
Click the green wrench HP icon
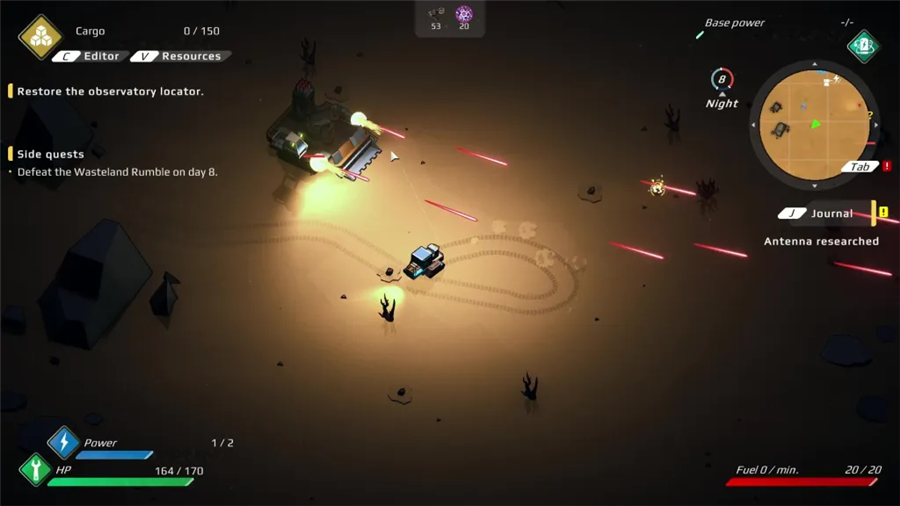click(x=35, y=469)
